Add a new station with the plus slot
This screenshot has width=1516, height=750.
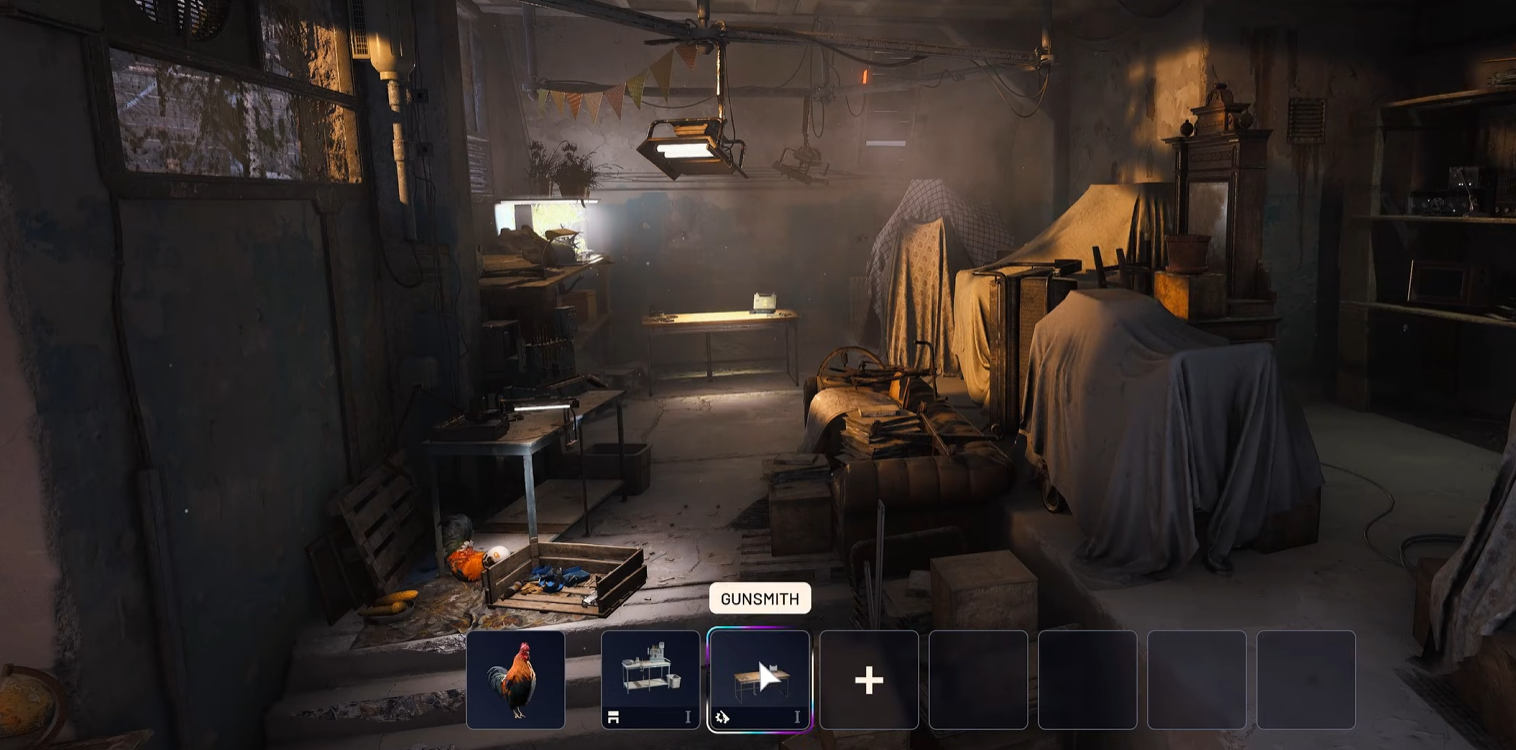coord(868,680)
